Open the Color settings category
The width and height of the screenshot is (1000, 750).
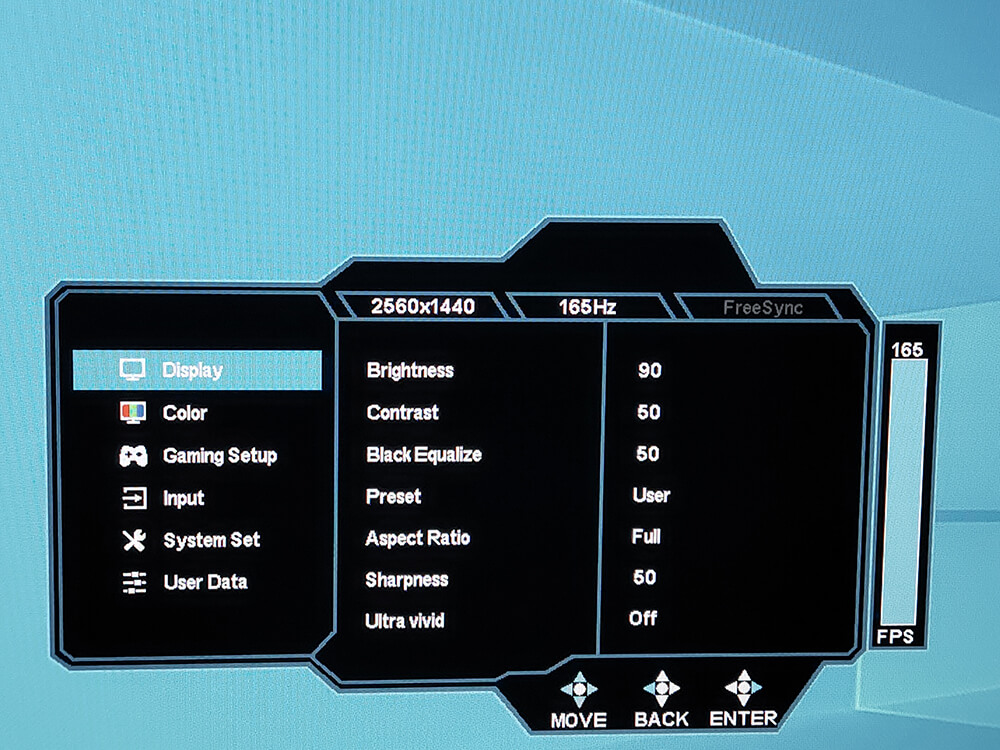185,413
